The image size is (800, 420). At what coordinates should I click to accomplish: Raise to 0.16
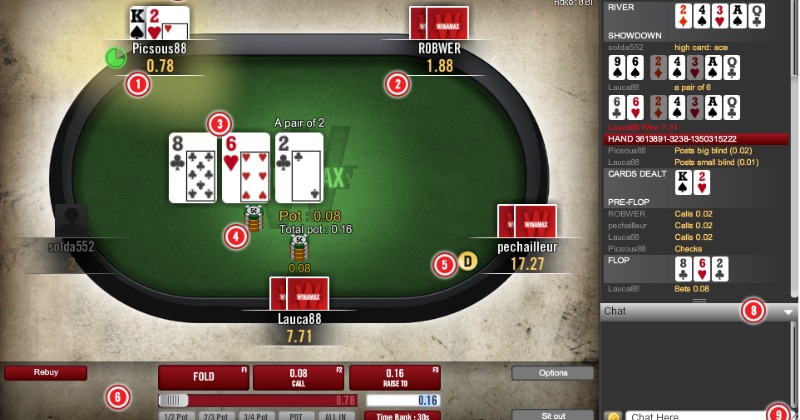tap(394, 377)
